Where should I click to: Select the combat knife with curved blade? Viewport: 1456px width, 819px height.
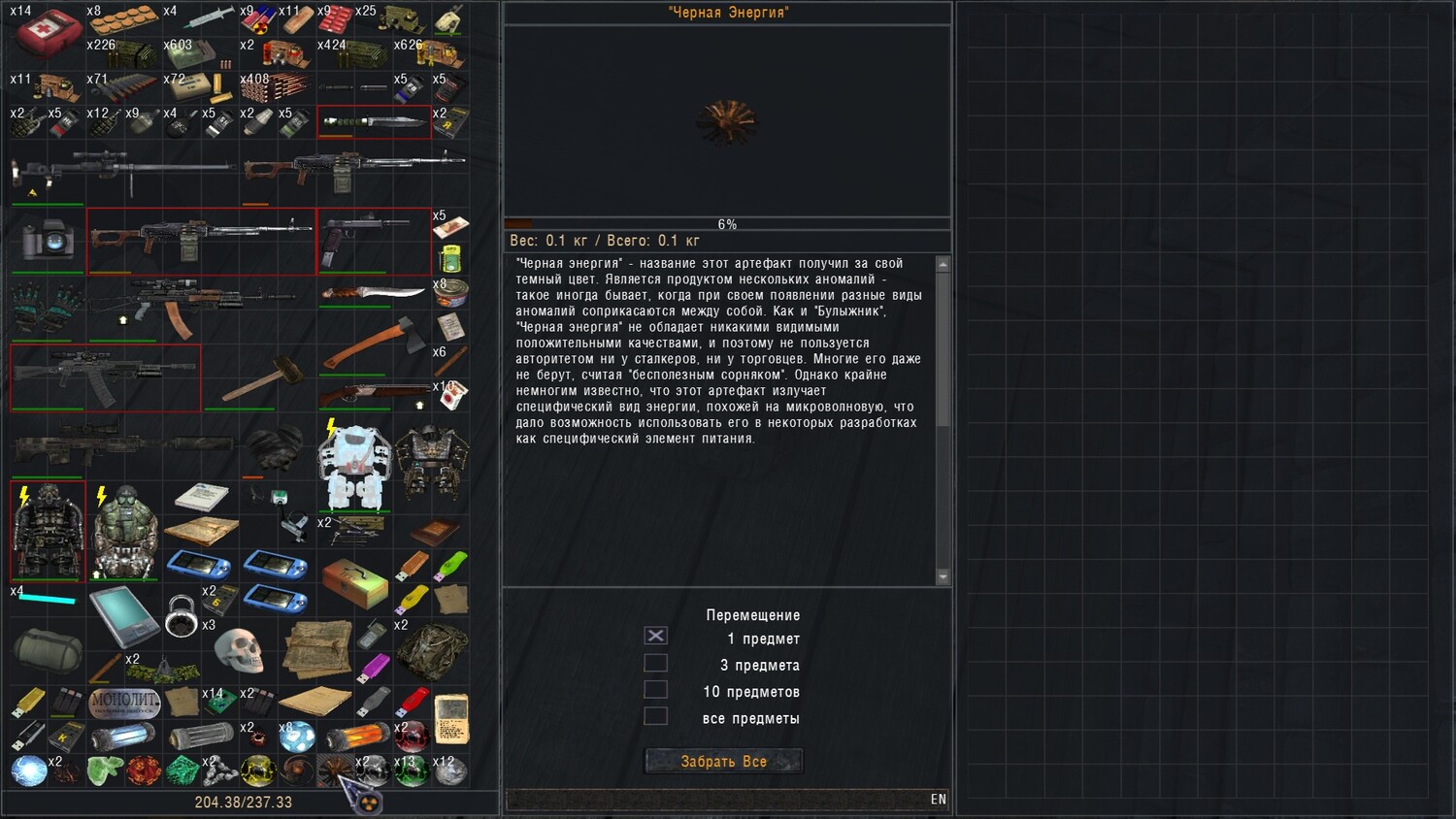pos(374,291)
